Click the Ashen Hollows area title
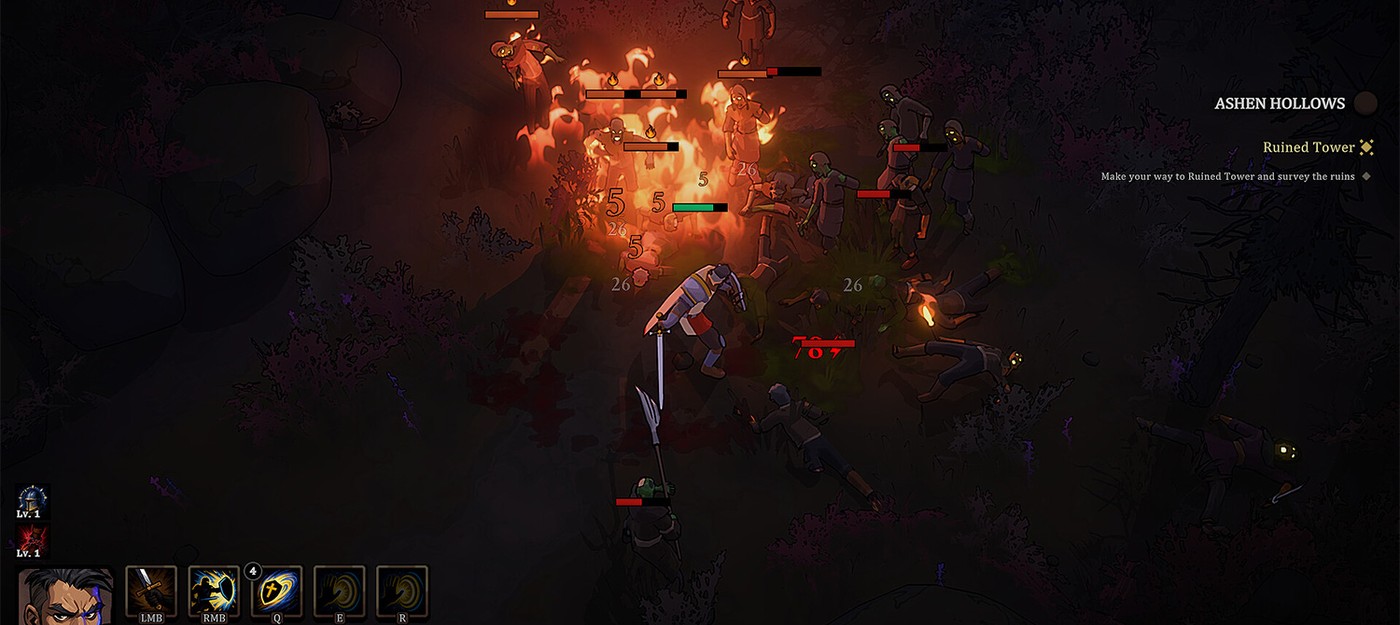Screen dimensions: 1400x625 coord(1279,104)
